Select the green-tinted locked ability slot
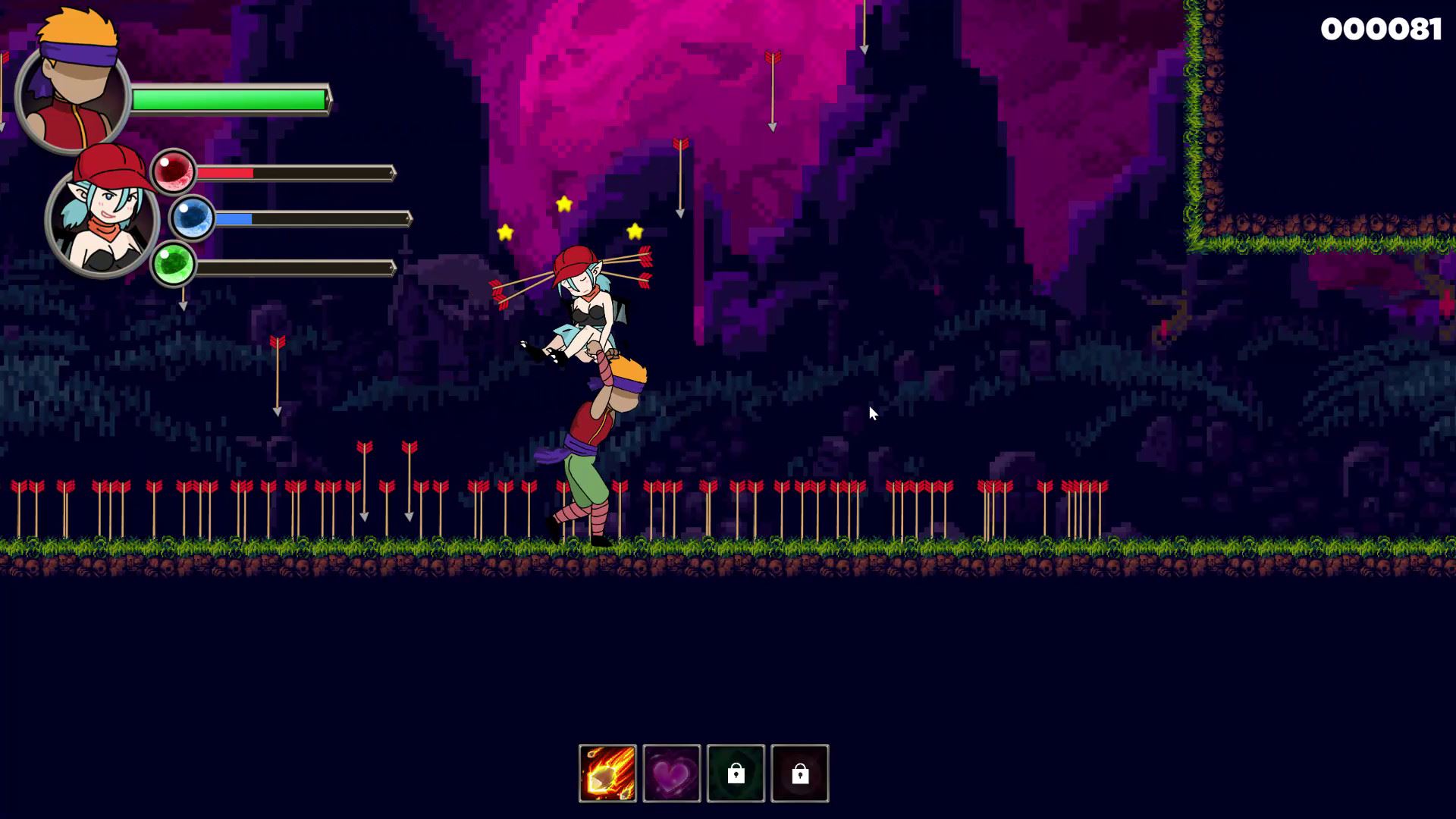Screen dimensions: 1456x819 pyautogui.click(x=736, y=773)
